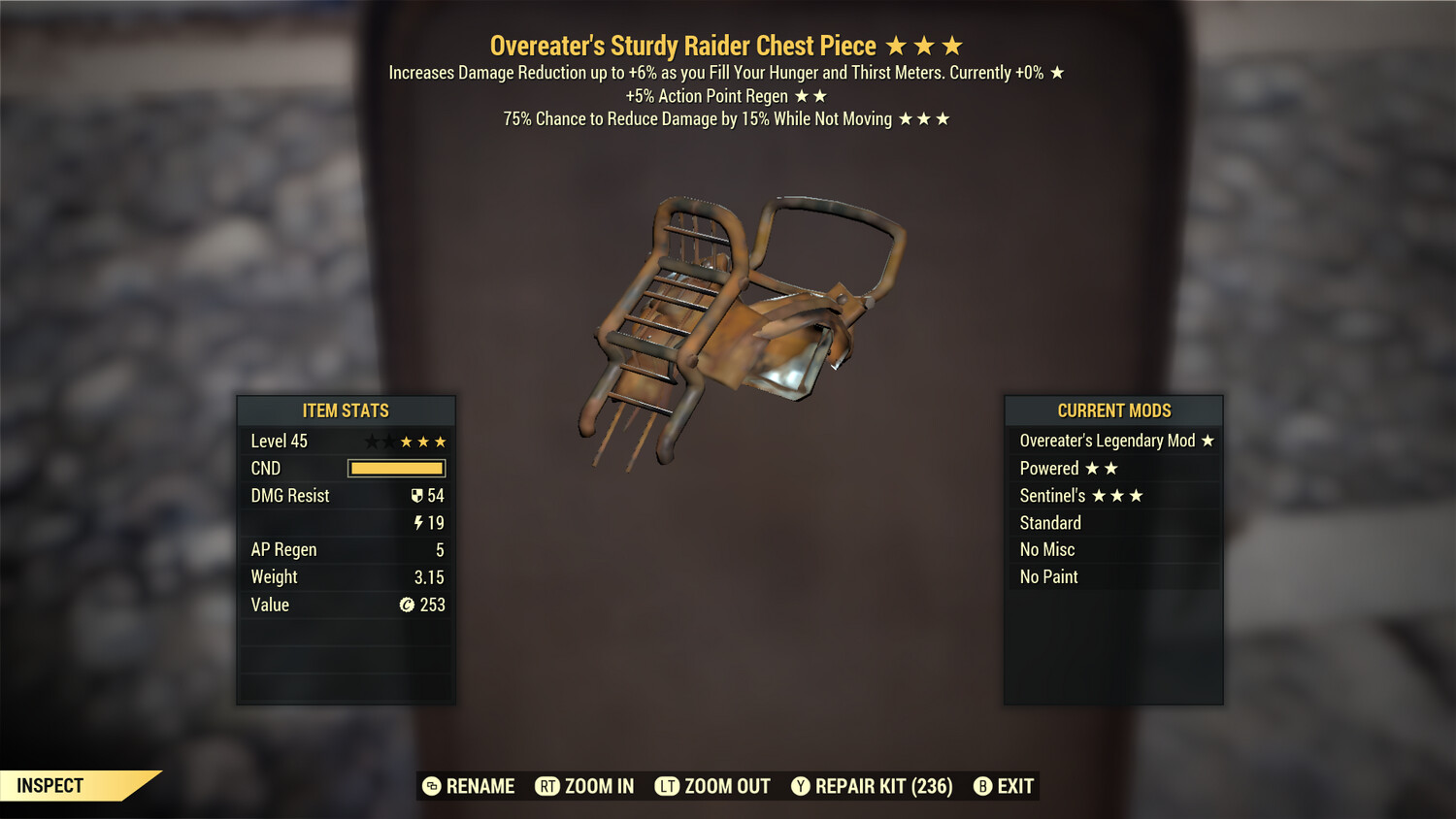Image resolution: width=1456 pixels, height=819 pixels.
Task: Click the LT button icon for Zoom Out
Action: 668,786
